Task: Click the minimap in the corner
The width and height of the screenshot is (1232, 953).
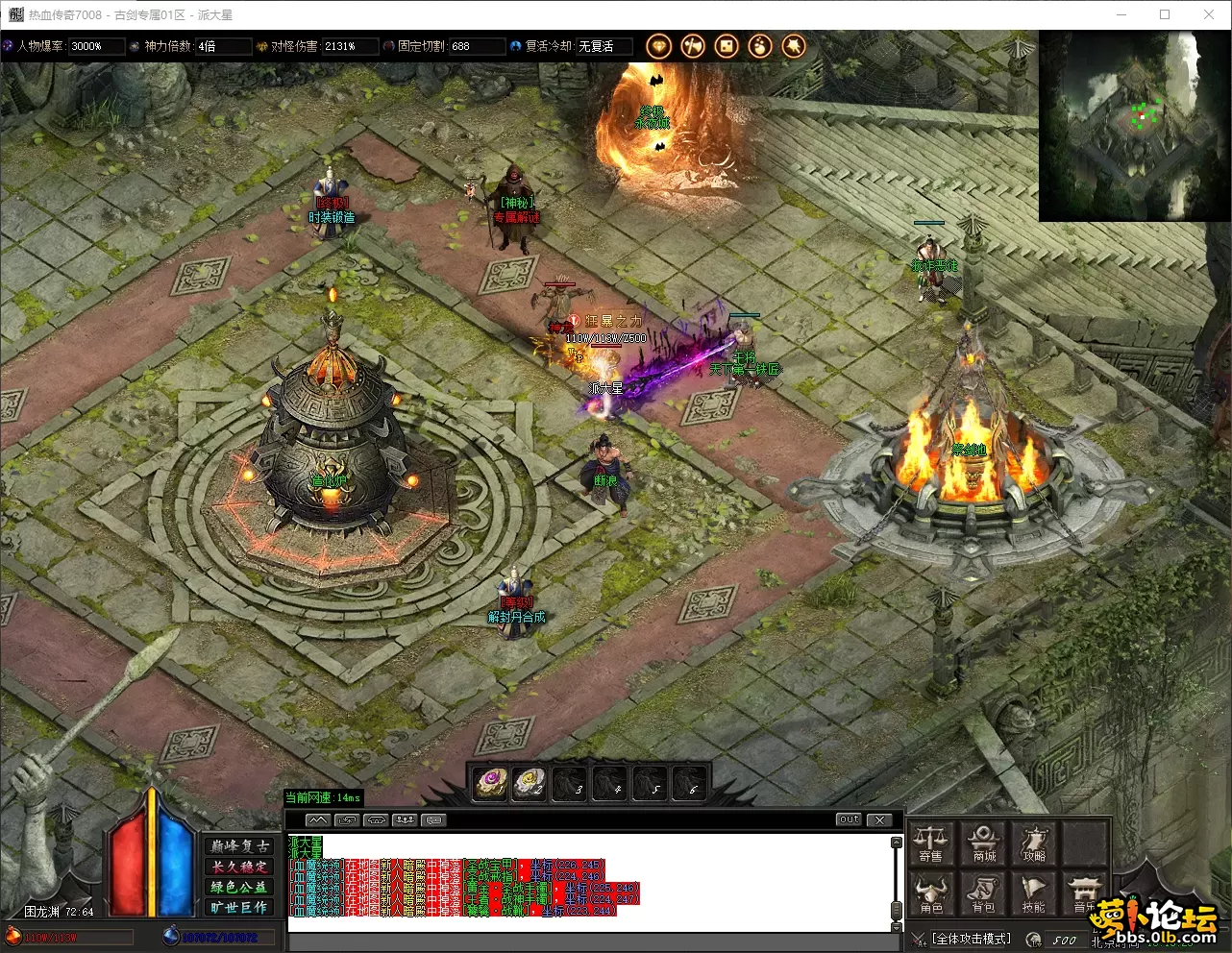Action: pyautogui.click(x=1134, y=126)
